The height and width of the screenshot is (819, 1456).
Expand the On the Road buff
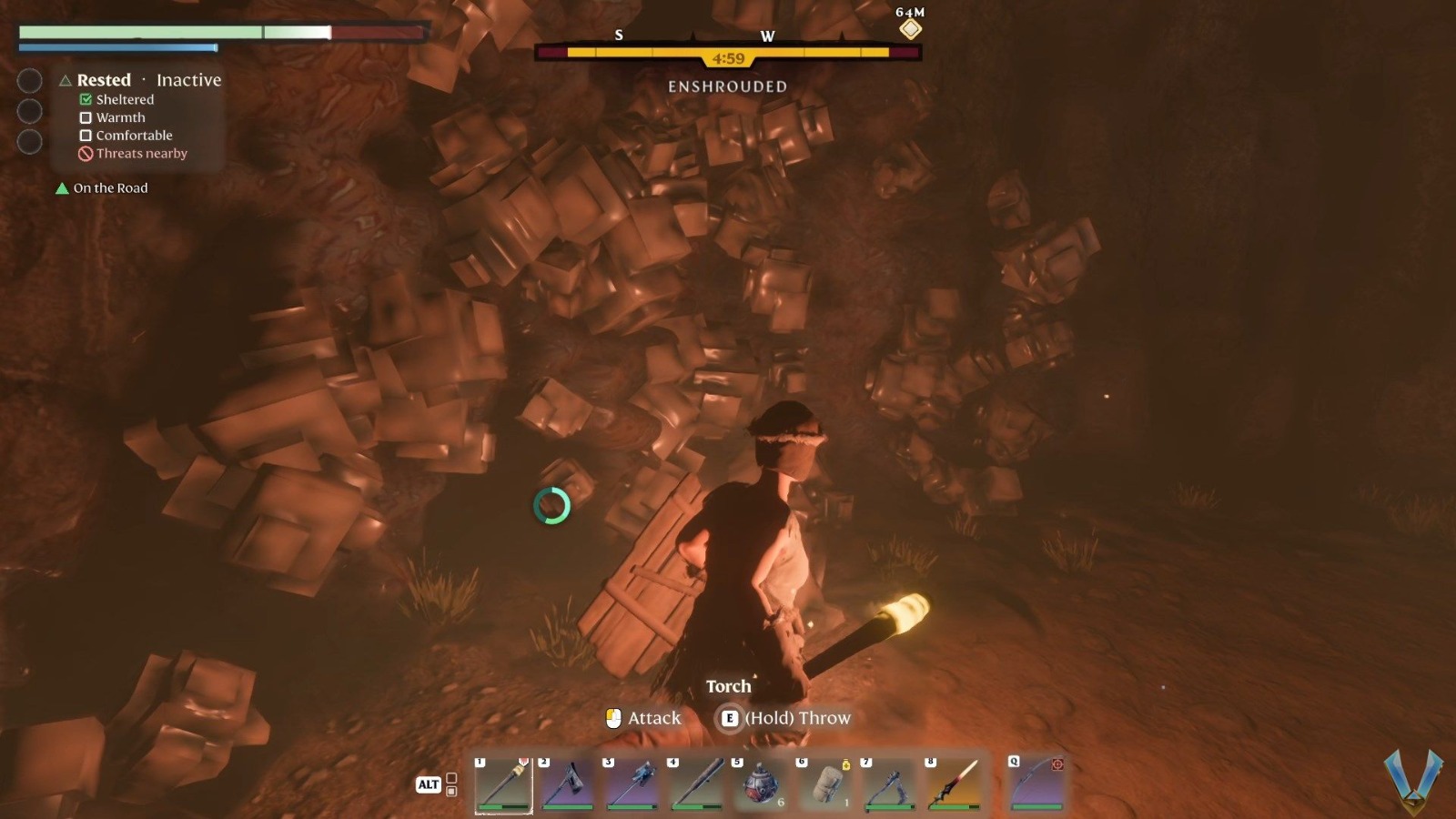61,188
